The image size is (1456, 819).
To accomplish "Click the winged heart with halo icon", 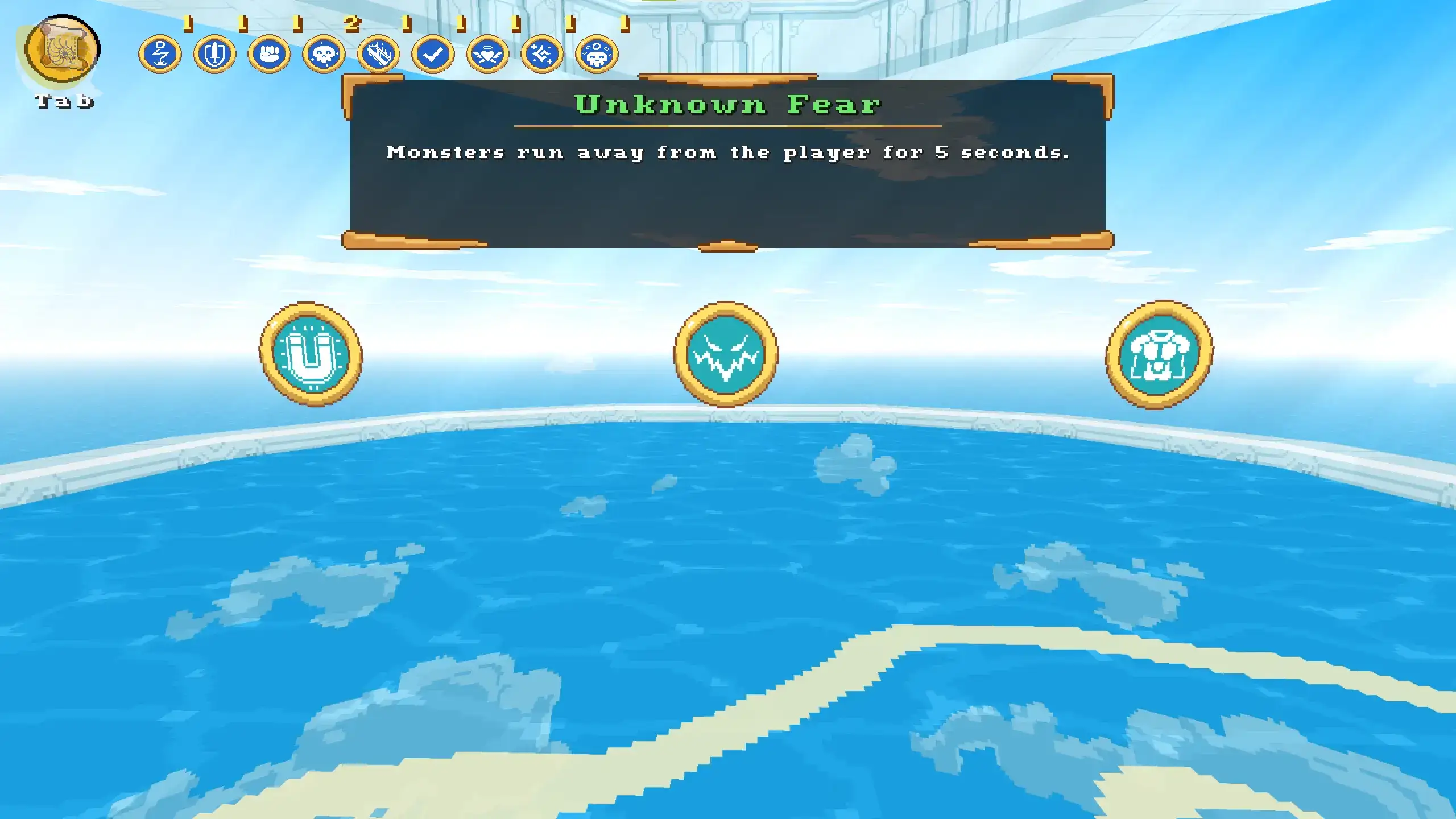I will coord(487,55).
